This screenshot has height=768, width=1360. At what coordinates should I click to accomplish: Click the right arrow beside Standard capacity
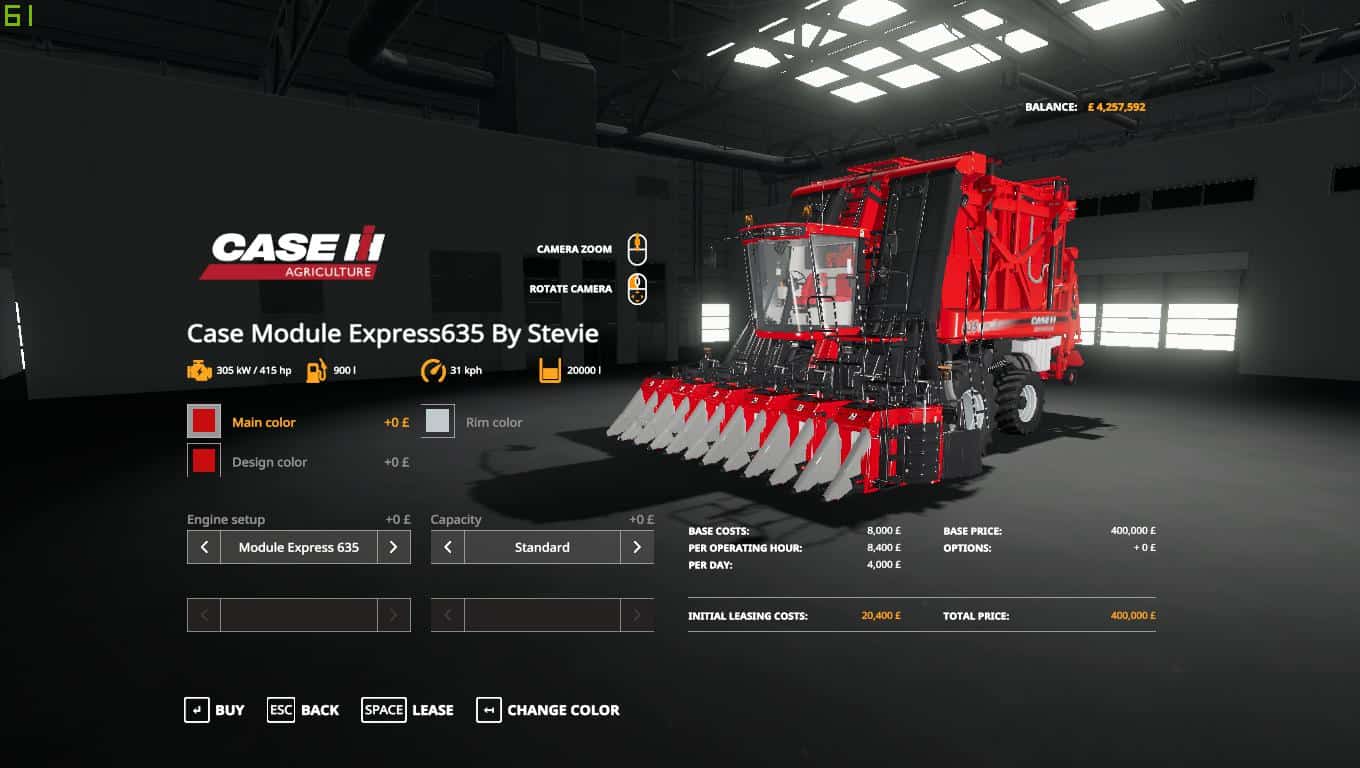pos(637,547)
